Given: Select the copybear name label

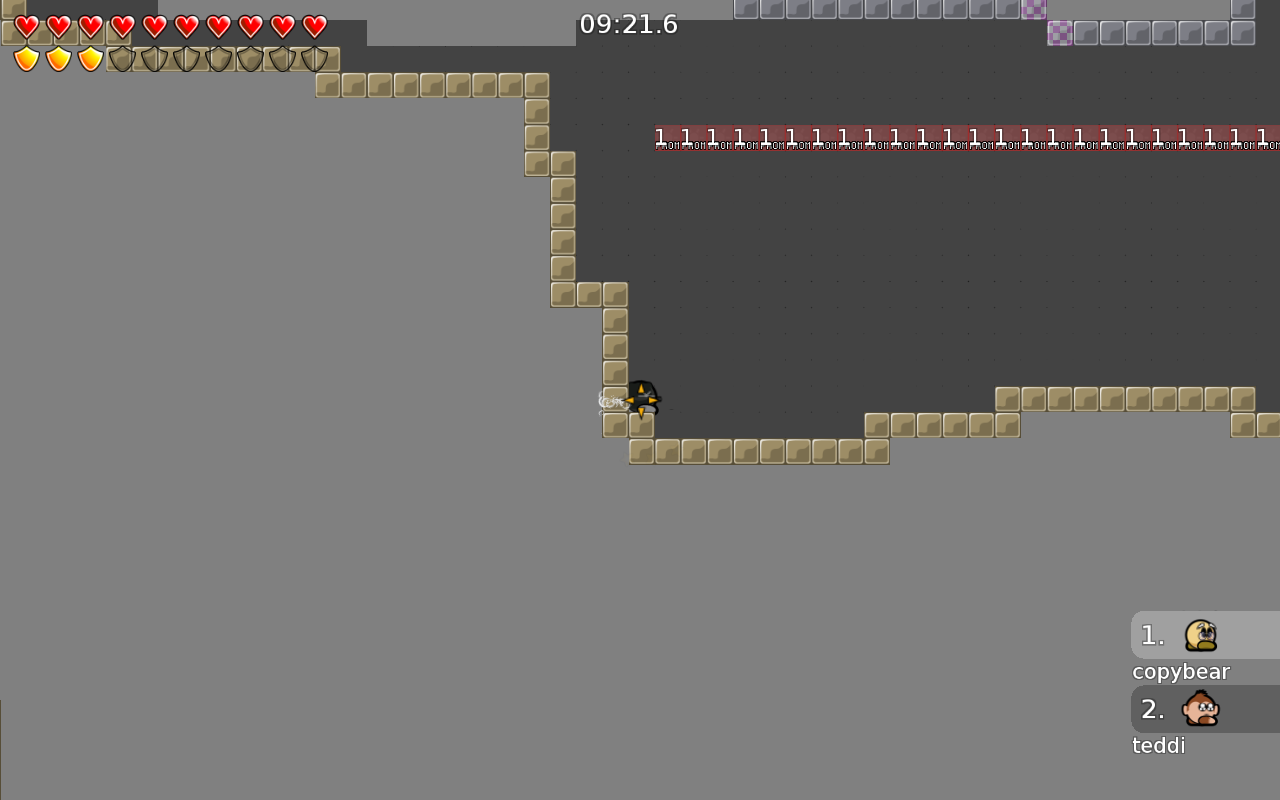Looking at the screenshot, I should 1180,671.
